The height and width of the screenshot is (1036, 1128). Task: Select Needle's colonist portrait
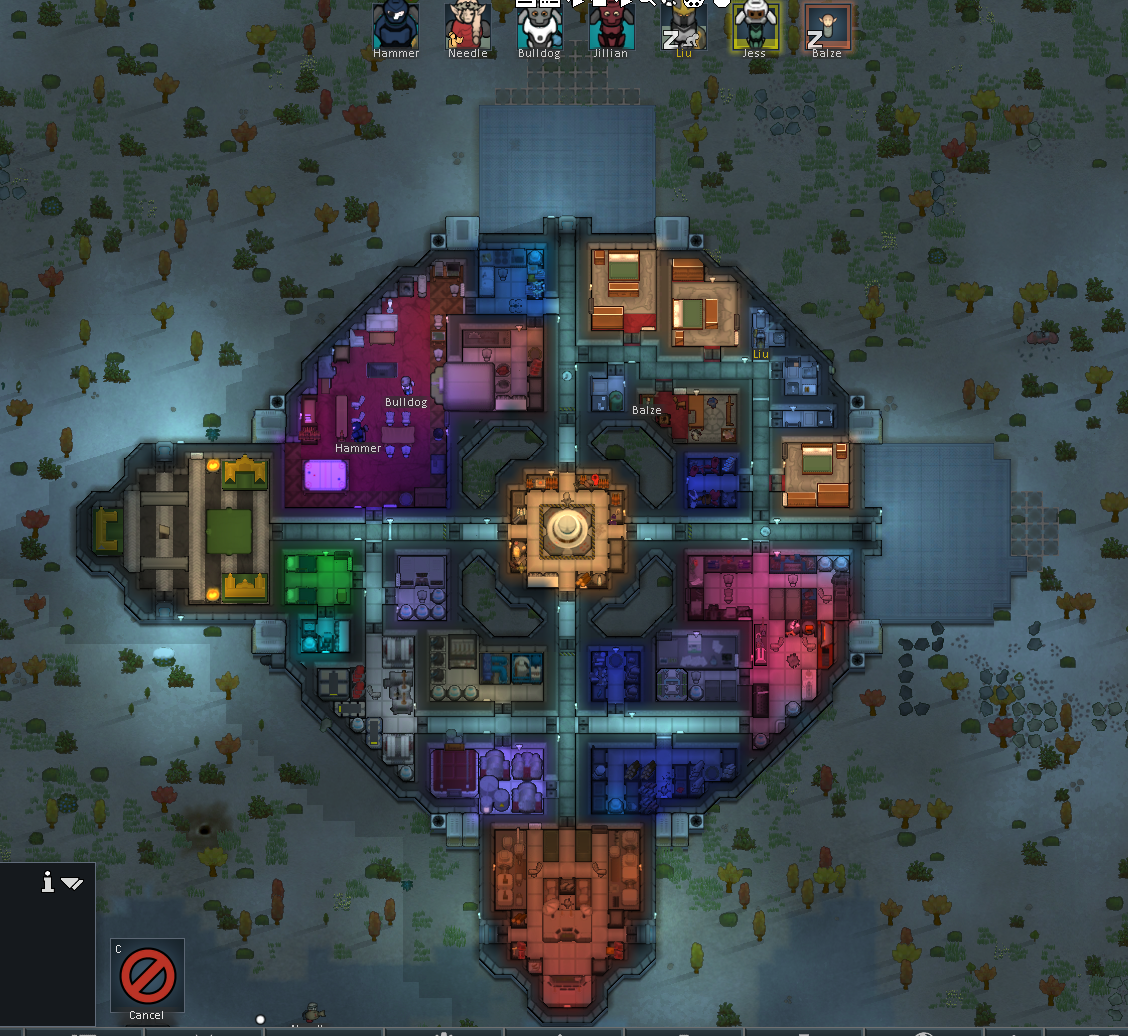[x=468, y=25]
